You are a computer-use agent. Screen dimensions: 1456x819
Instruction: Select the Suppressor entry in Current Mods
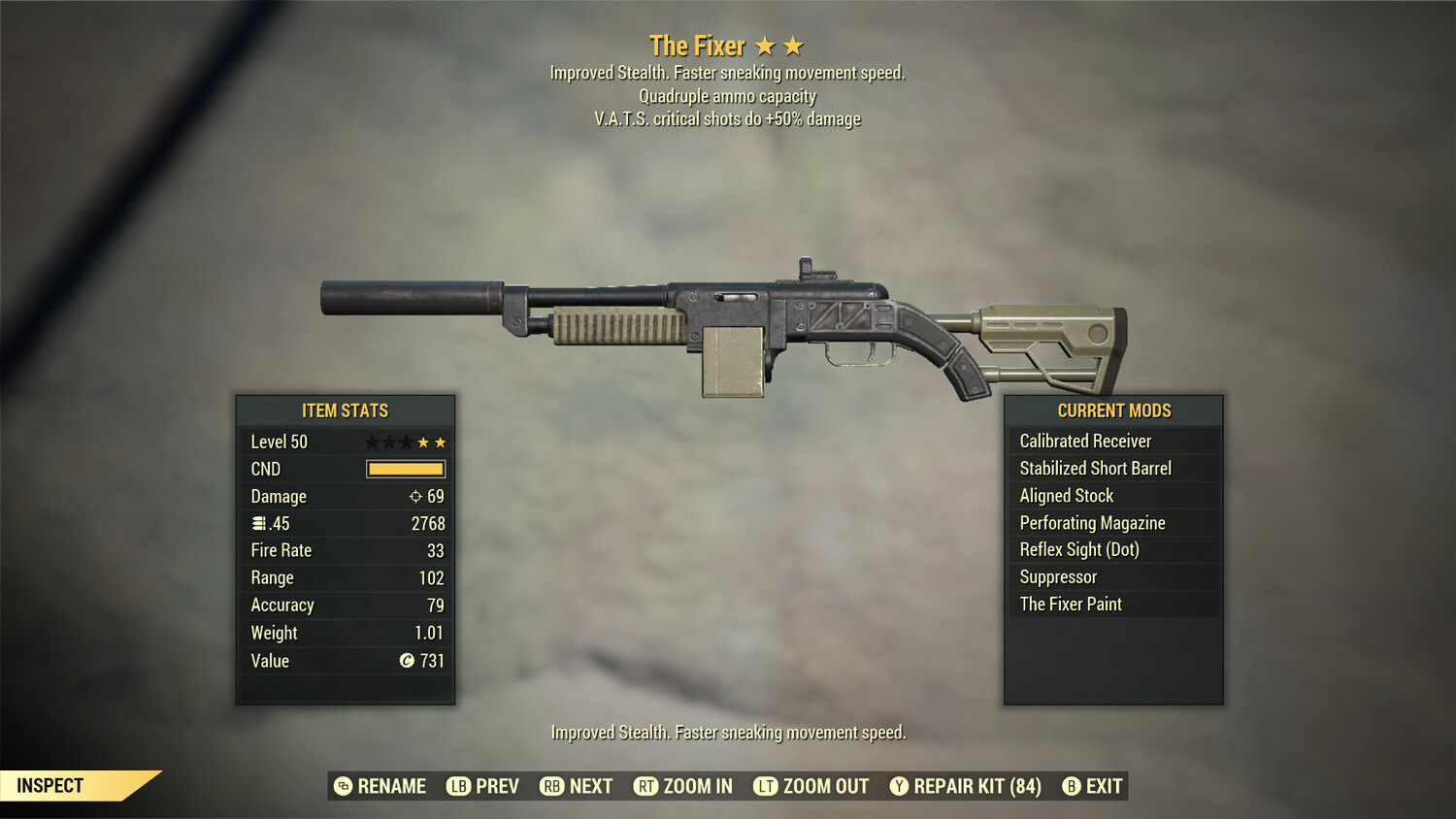click(x=1057, y=576)
